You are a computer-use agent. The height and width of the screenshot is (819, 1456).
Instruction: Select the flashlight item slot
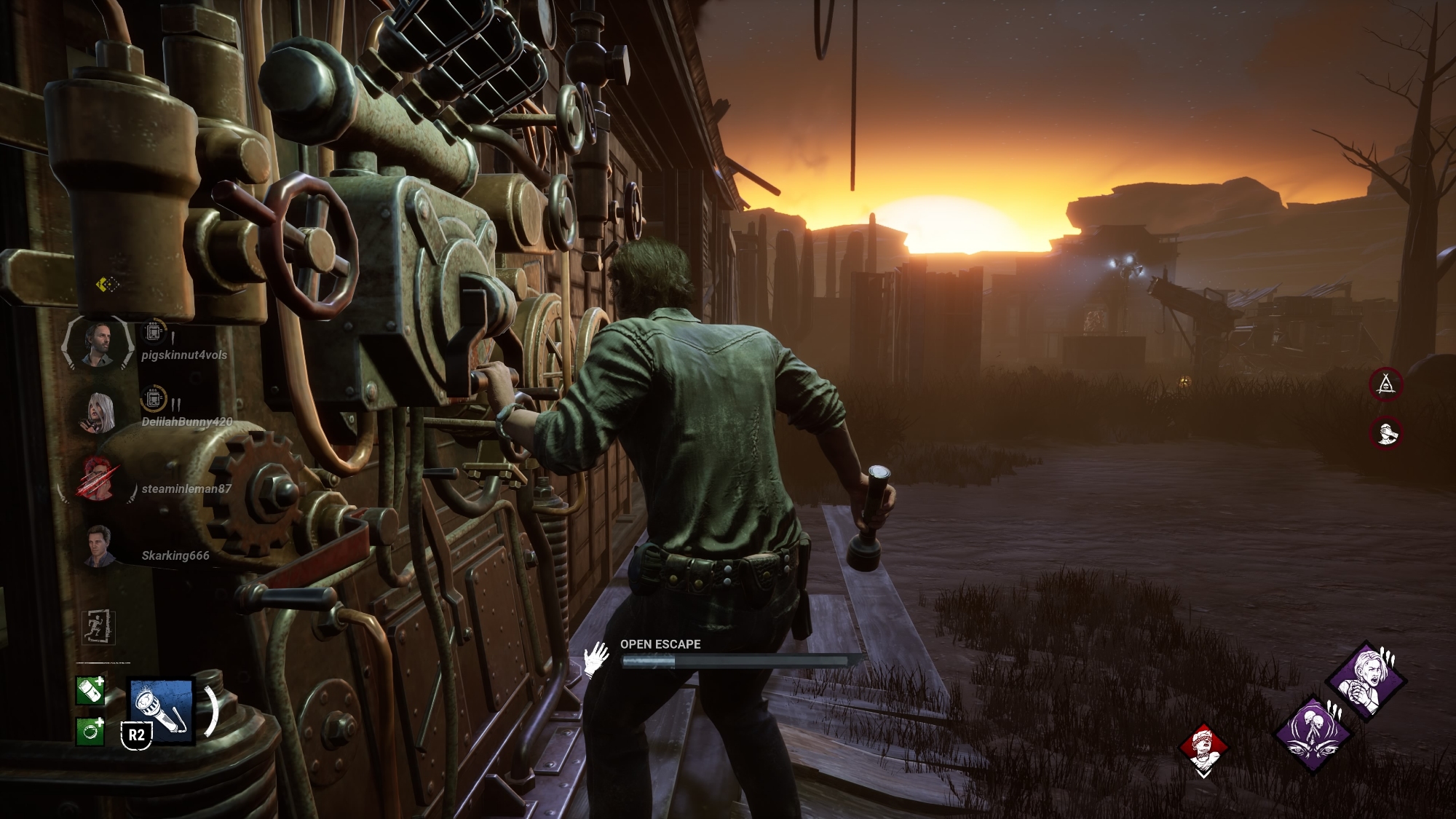(161, 712)
